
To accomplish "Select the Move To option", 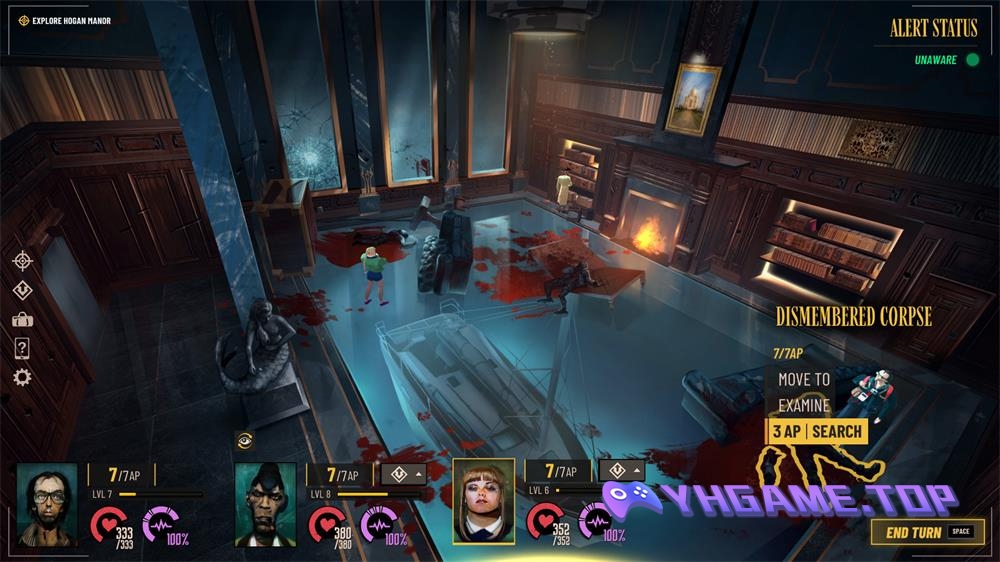I will [x=804, y=379].
